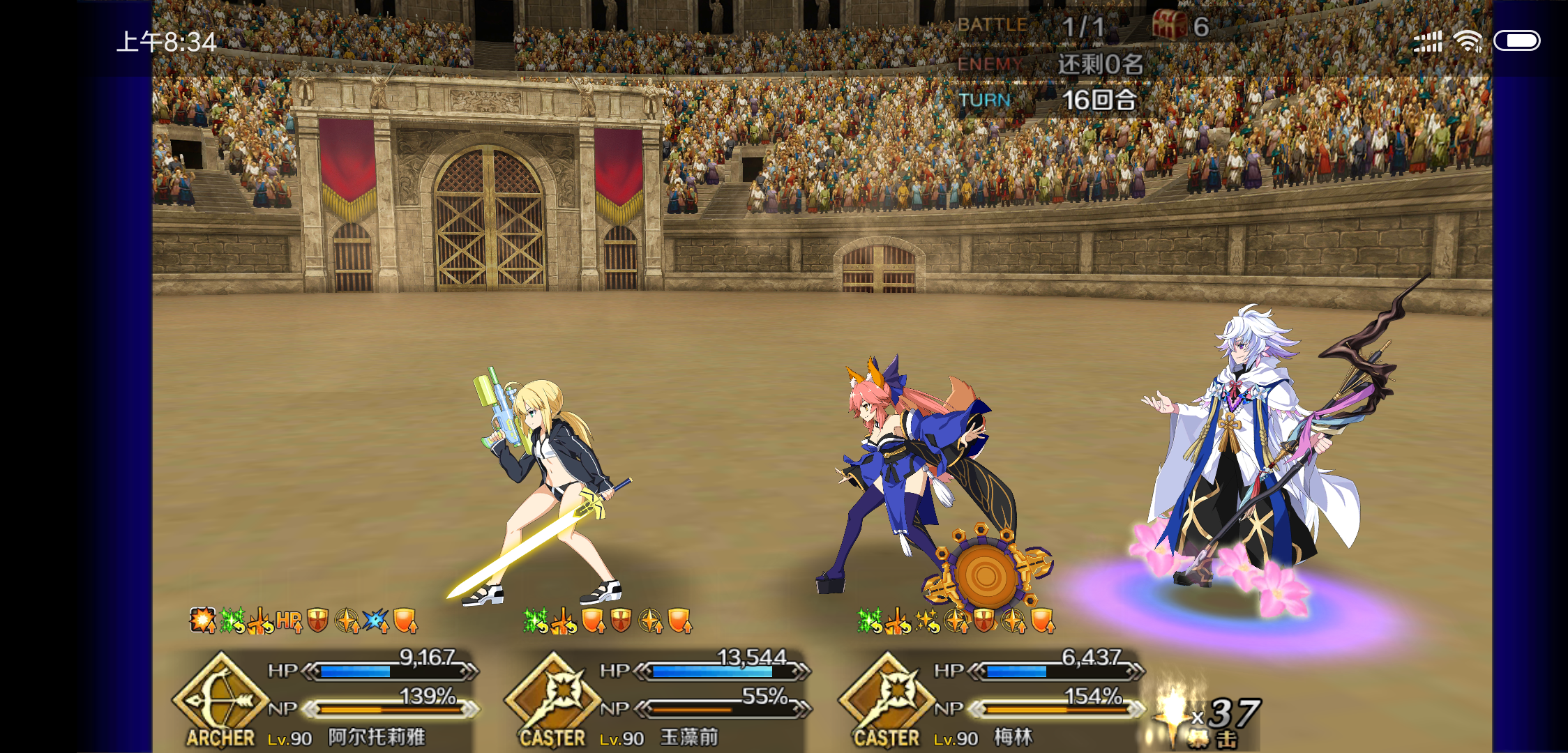
Task: Select the ARCHER class icon for 阿尔托莉雅
Action: click(222, 697)
